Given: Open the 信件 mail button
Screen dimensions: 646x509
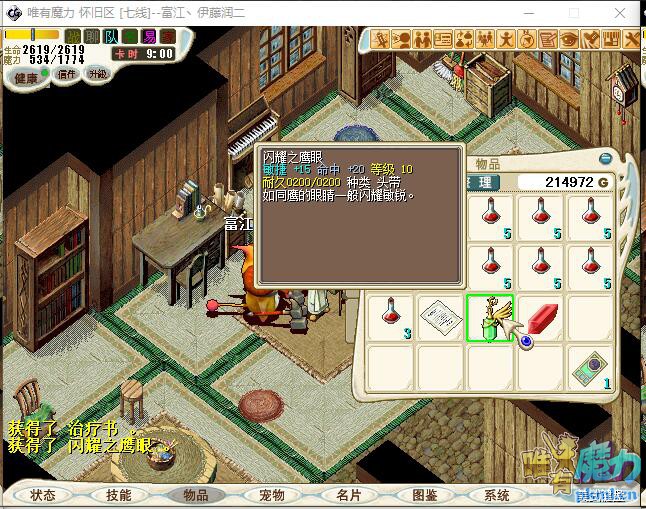Looking at the screenshot, I should pos(66,74).
